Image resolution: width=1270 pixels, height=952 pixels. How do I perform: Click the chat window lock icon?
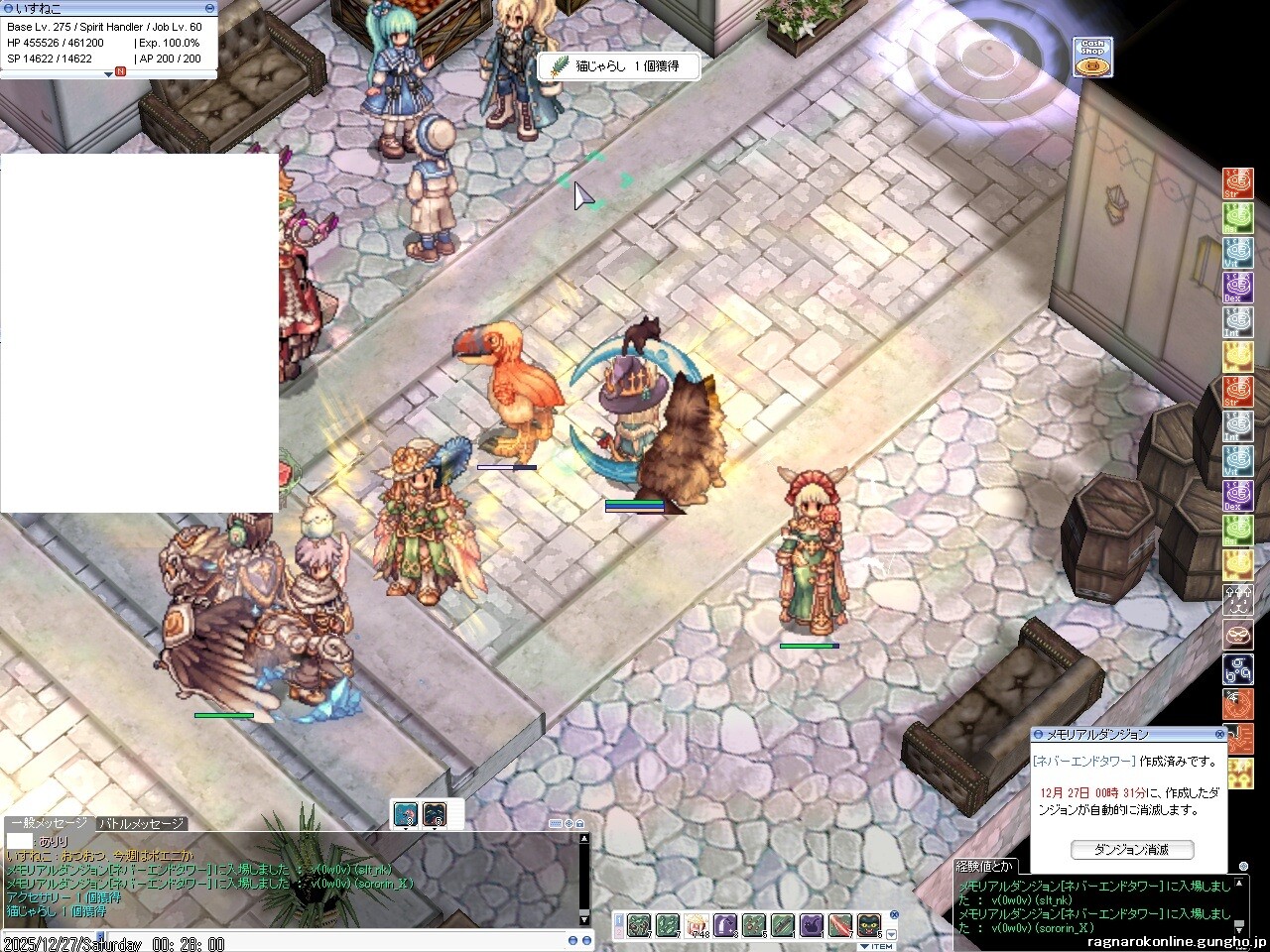(x=579, y=824)
